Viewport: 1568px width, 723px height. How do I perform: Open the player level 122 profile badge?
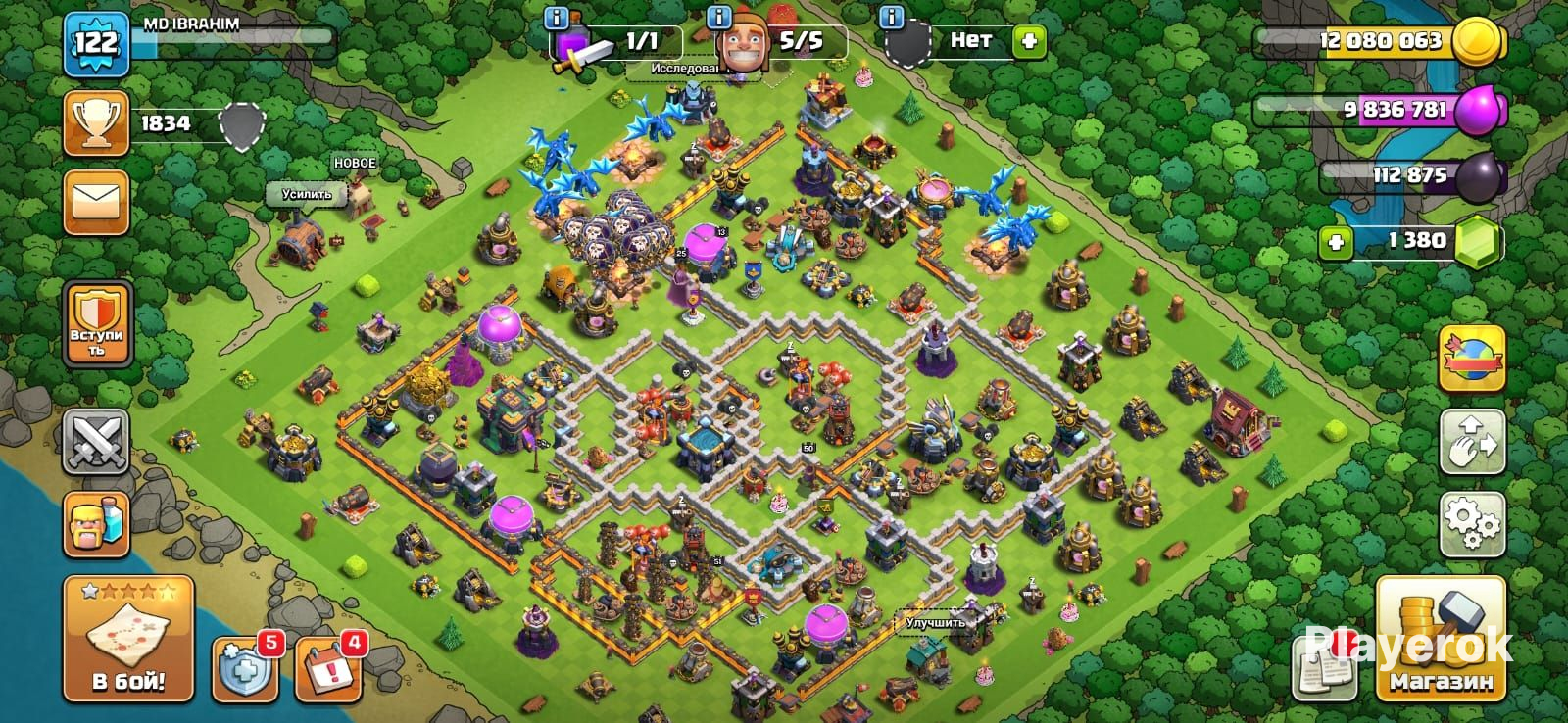96,44
